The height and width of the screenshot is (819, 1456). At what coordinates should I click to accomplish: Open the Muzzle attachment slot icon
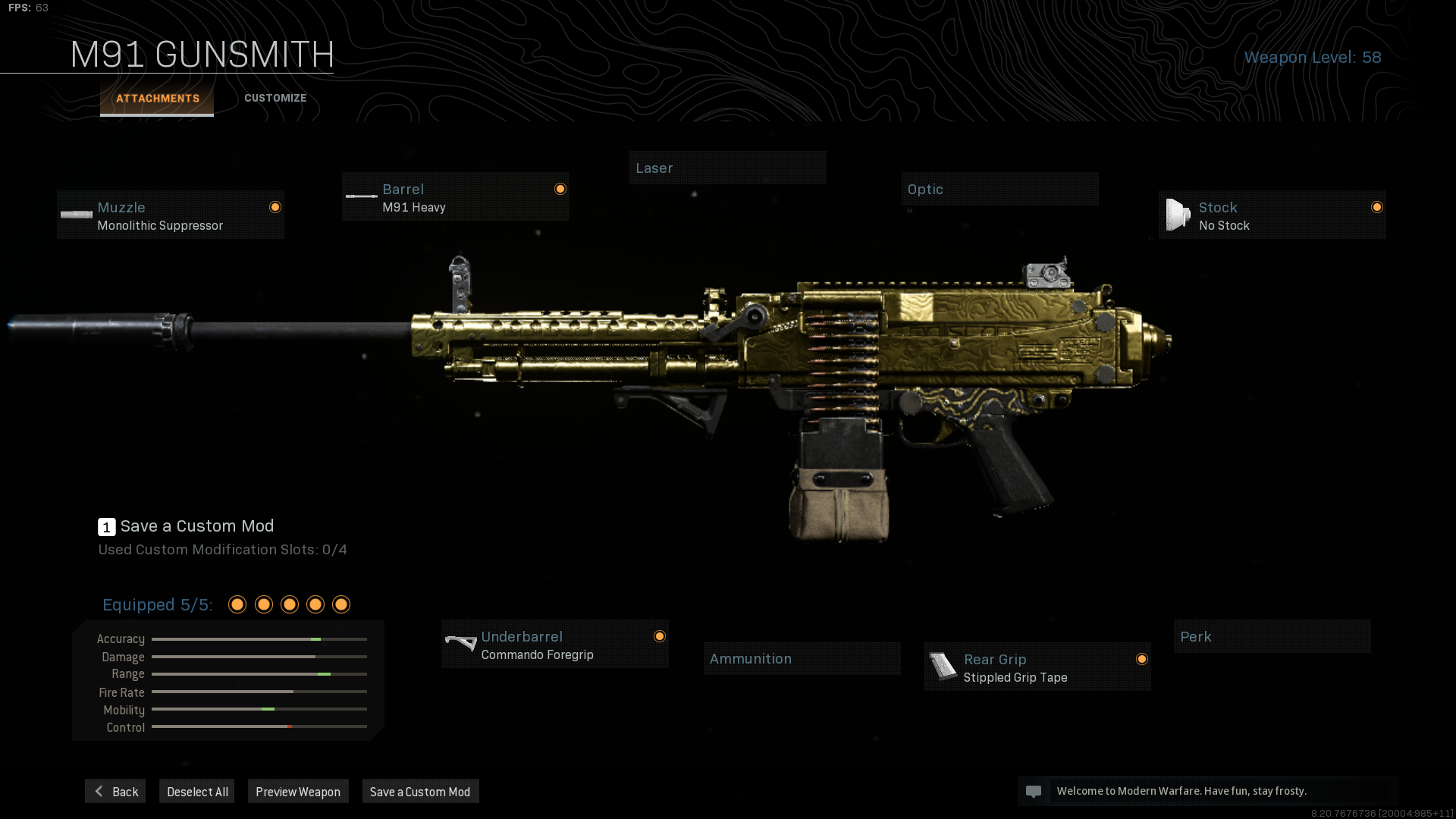point(76,215)
